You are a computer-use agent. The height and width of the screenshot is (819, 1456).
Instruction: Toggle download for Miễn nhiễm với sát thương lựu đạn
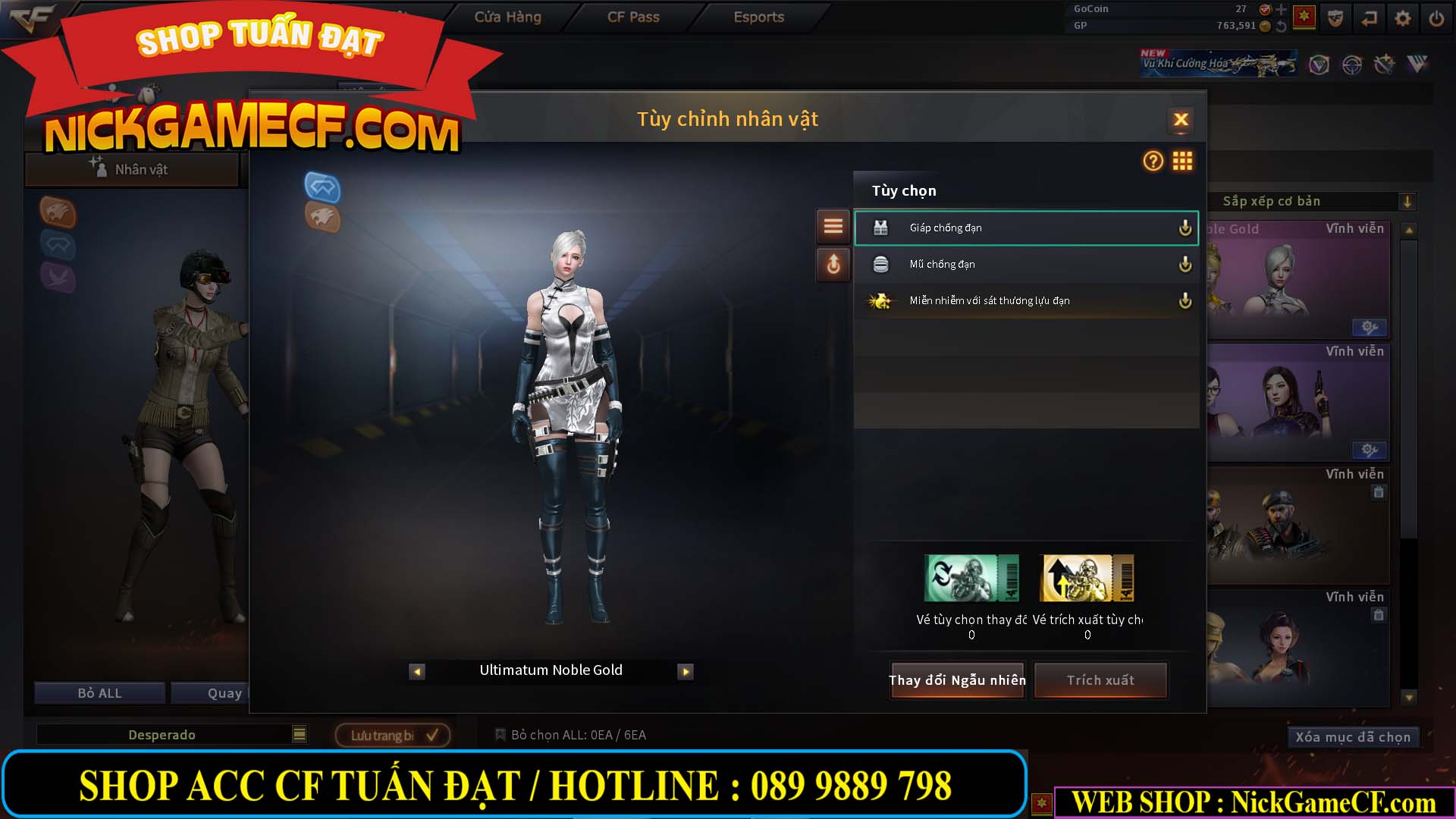1185,300
